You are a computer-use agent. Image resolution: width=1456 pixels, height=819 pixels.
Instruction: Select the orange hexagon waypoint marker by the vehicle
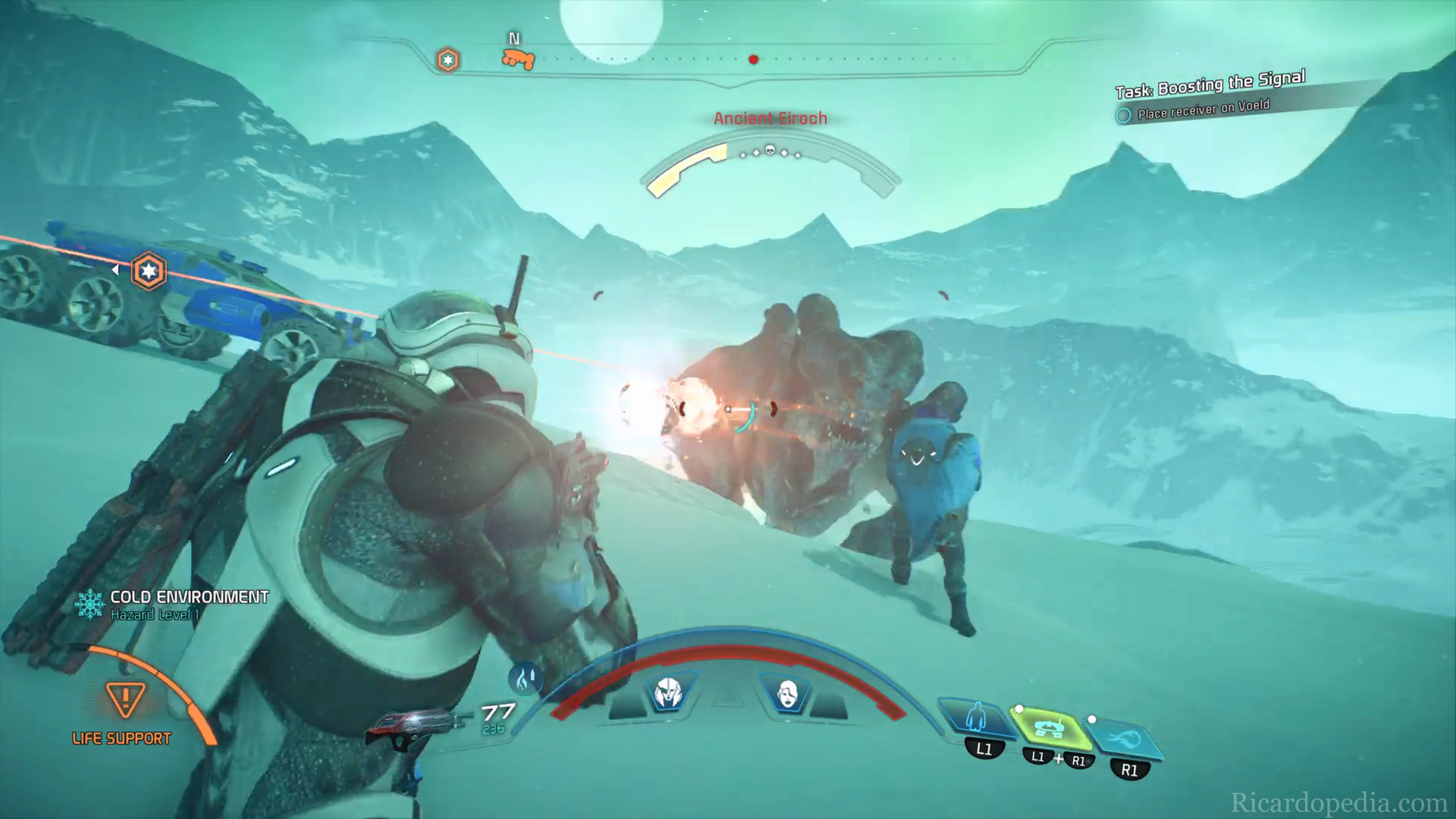149,271
